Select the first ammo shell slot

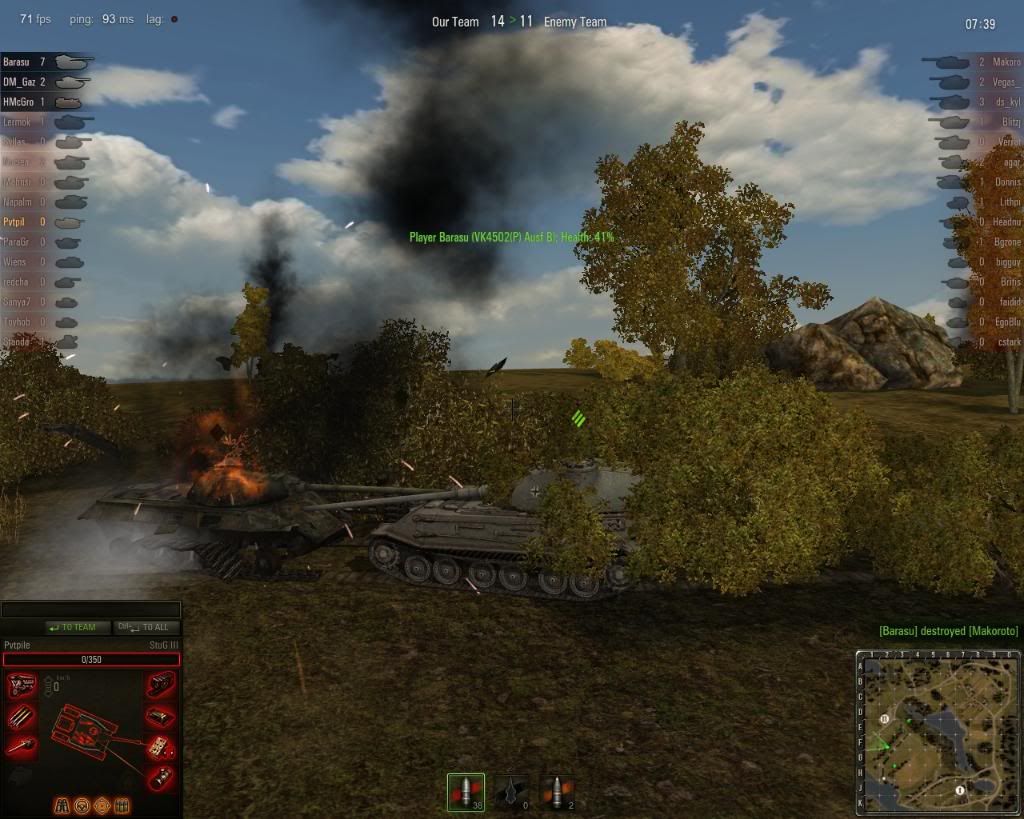465,792
